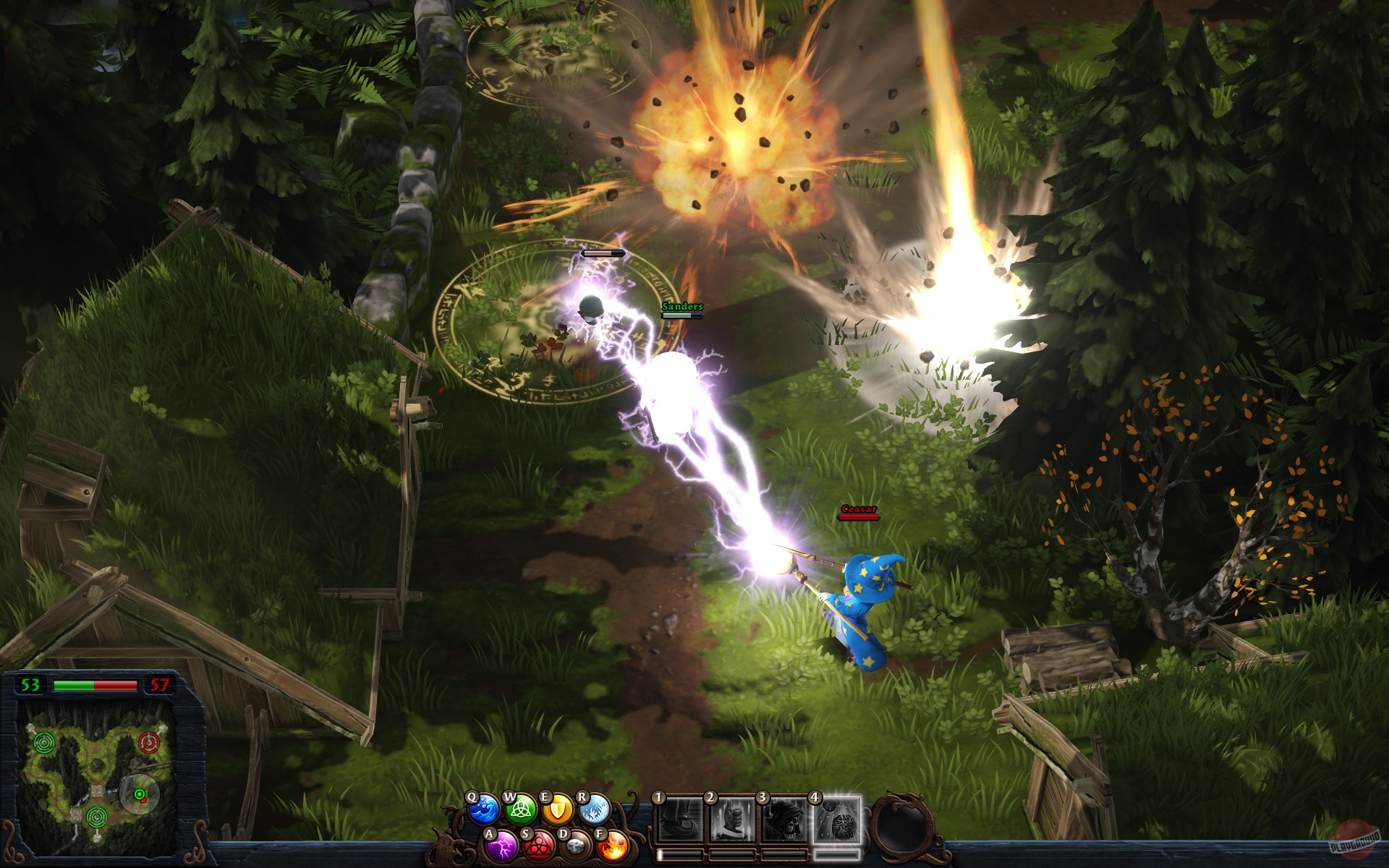The height and width of the screenshot is (868, 1389).
Task: Click the red team score showing 57
Action: pos(159,685)
